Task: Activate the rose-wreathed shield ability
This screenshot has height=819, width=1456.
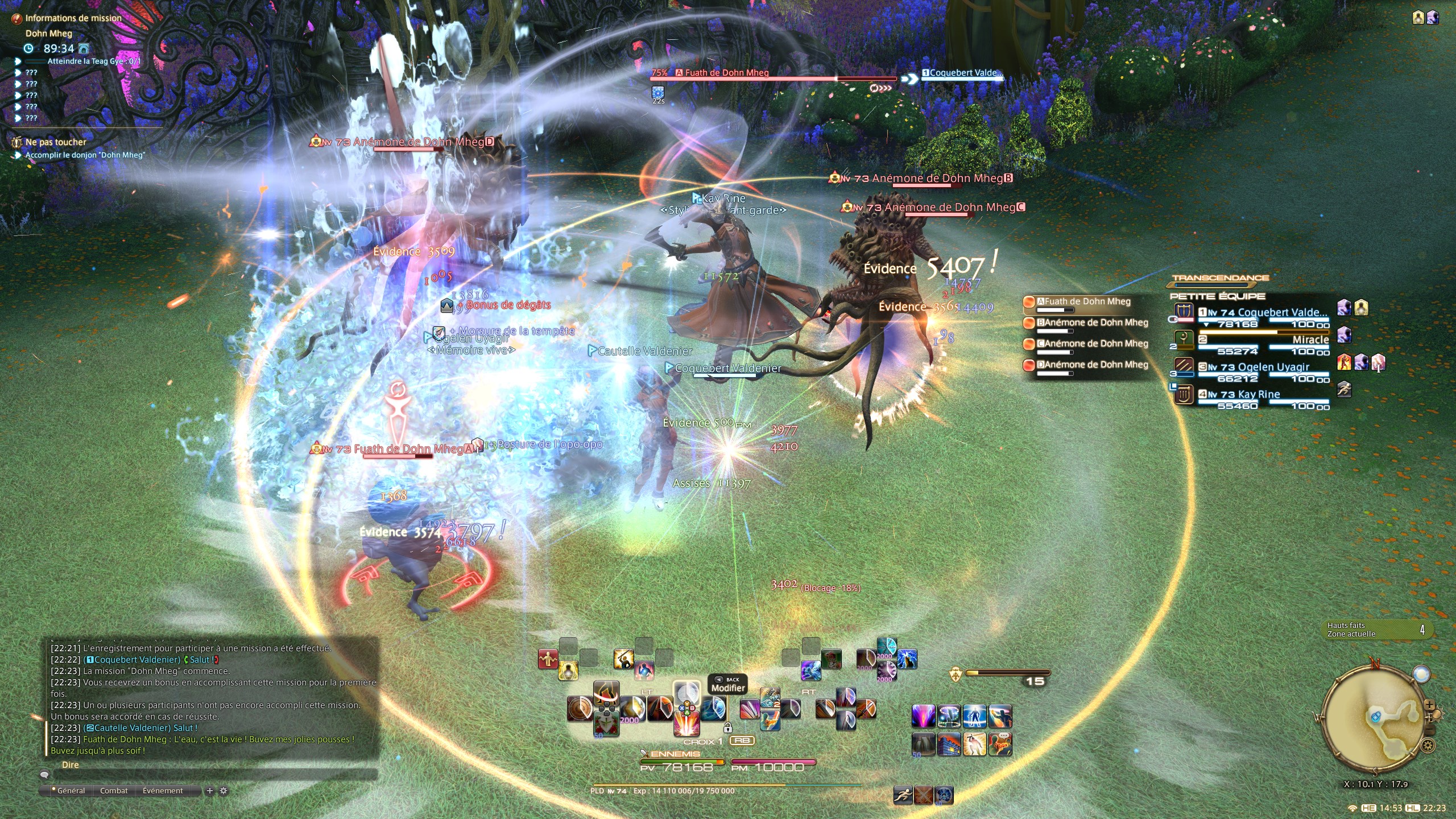Action: pyautogui.click(x=606, y=723)
